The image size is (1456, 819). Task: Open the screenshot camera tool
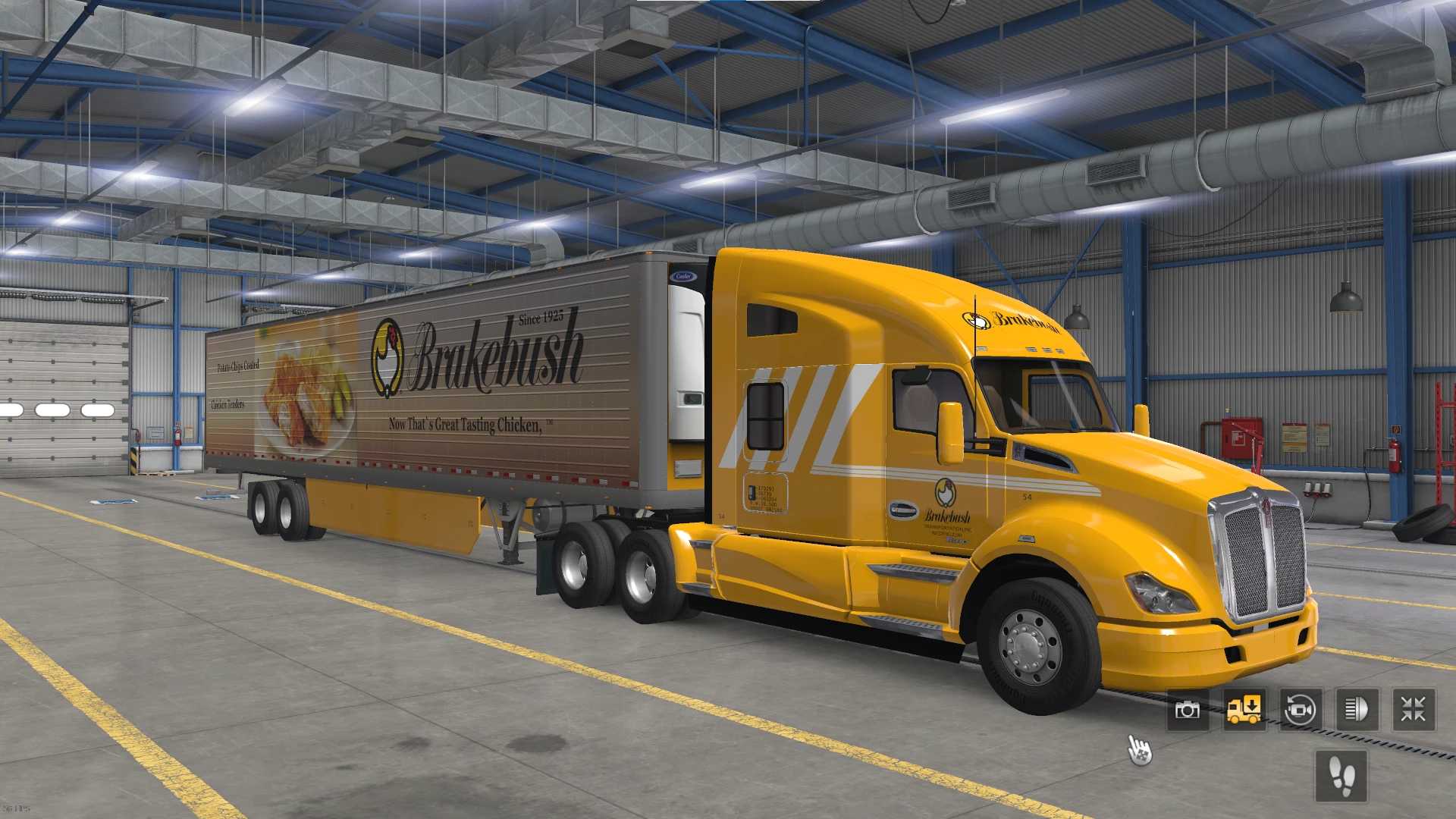[x=1186, y=710]
